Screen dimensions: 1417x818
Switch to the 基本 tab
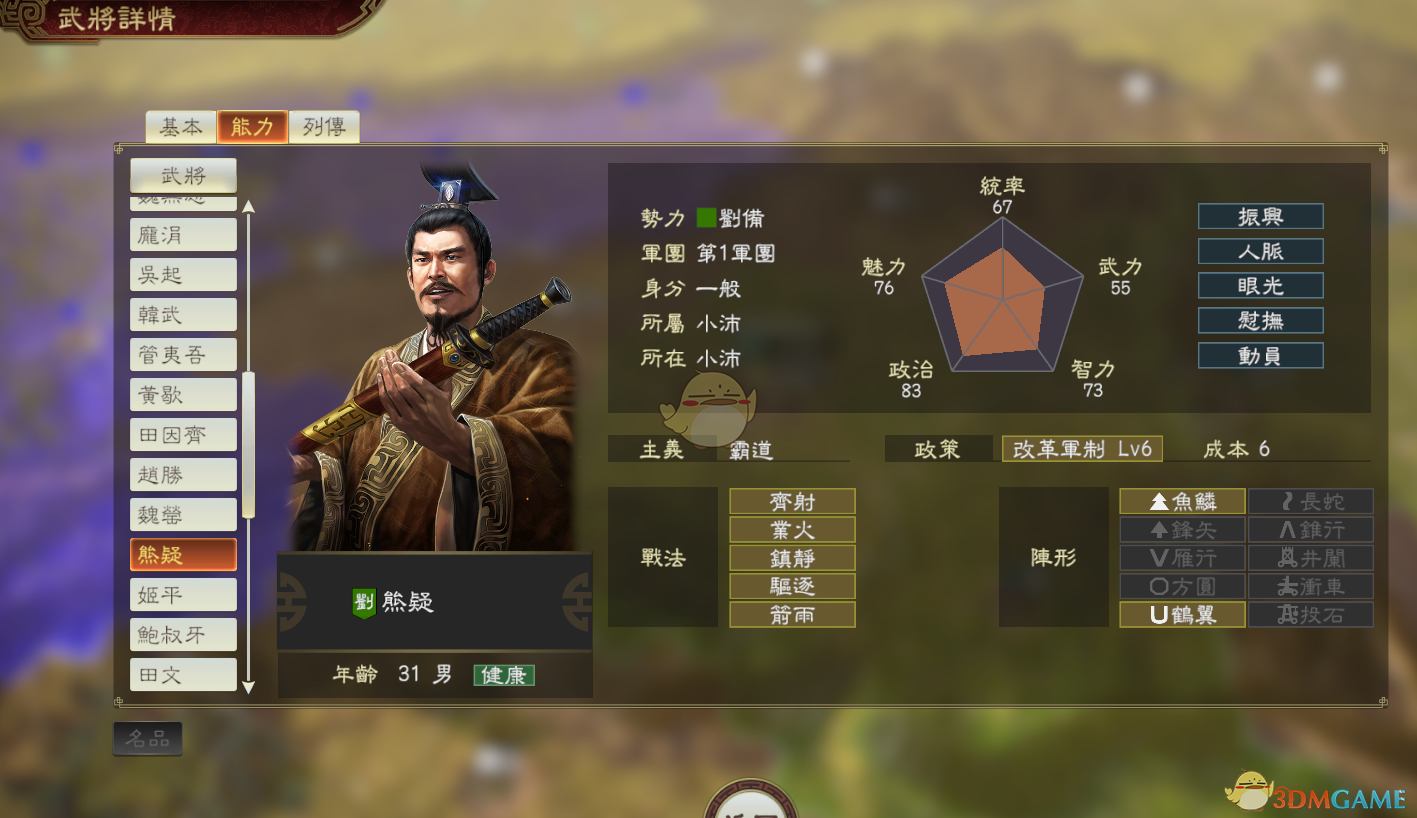[x=179, y=127]
